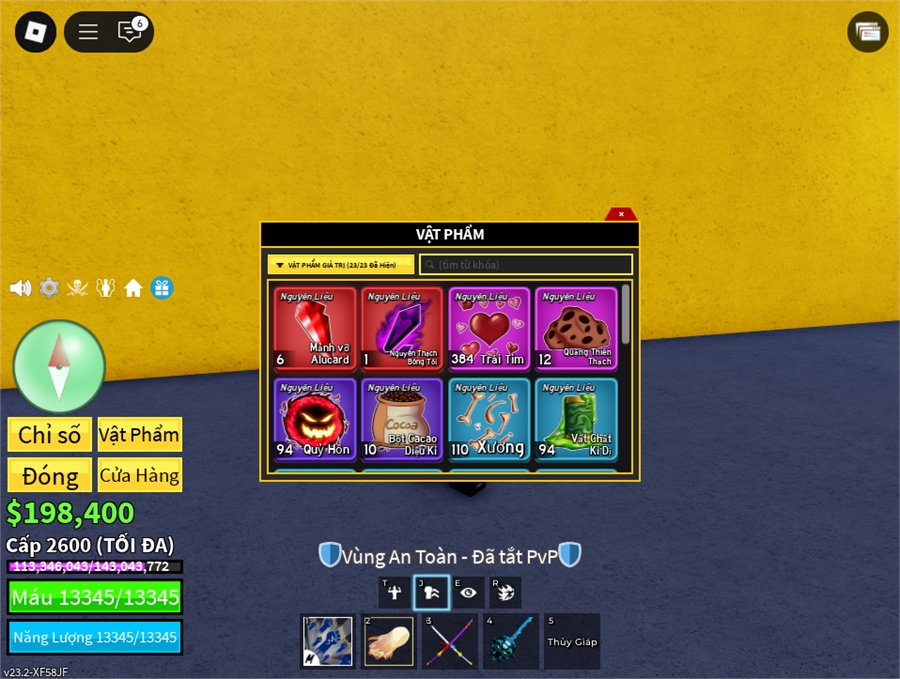The width and height of the screenshot is (900, 679).
Task: Pick the Quặng Thiên Thạch ore
Action: tap(575, 329)
